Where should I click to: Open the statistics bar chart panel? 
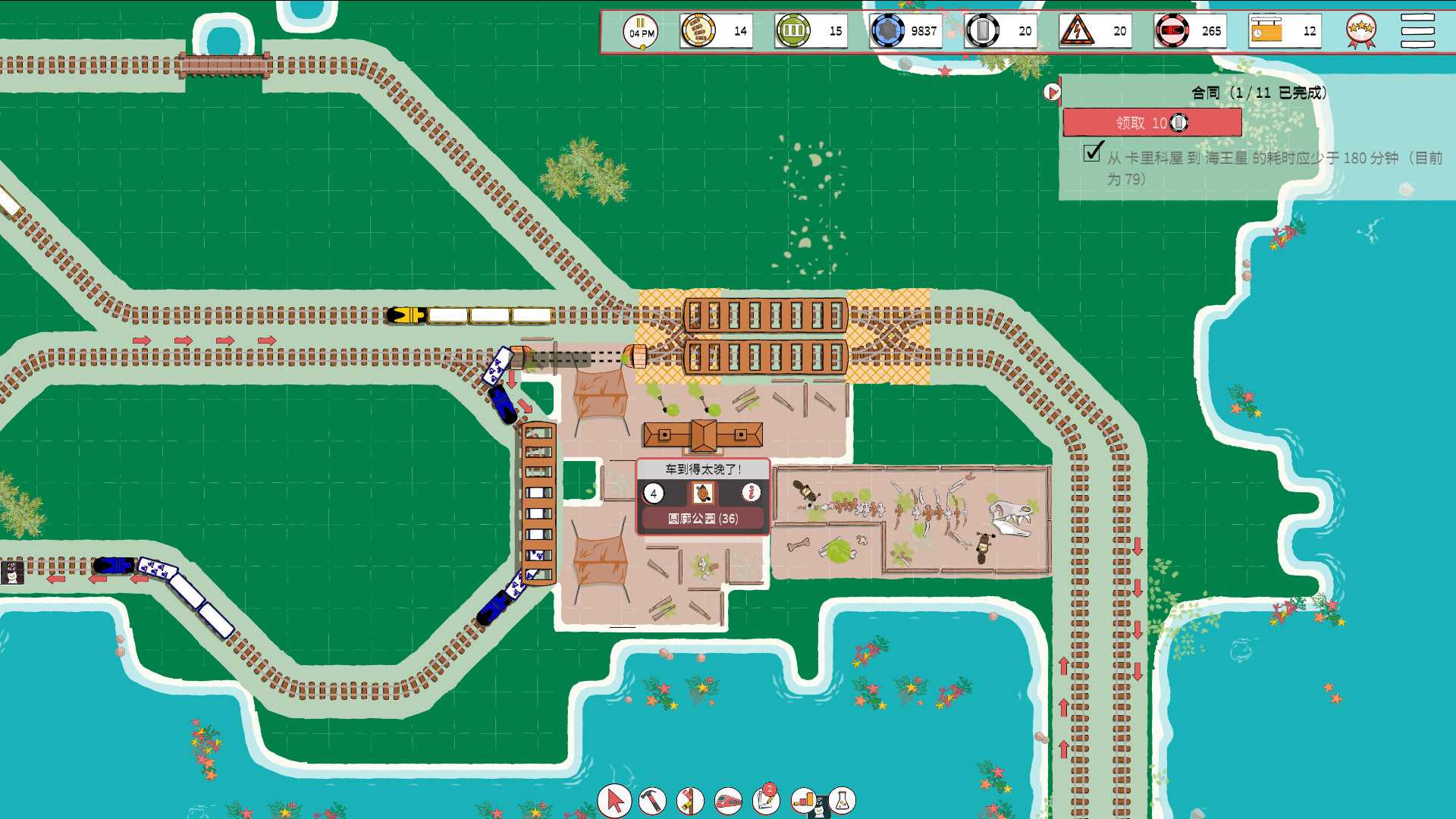802,801
